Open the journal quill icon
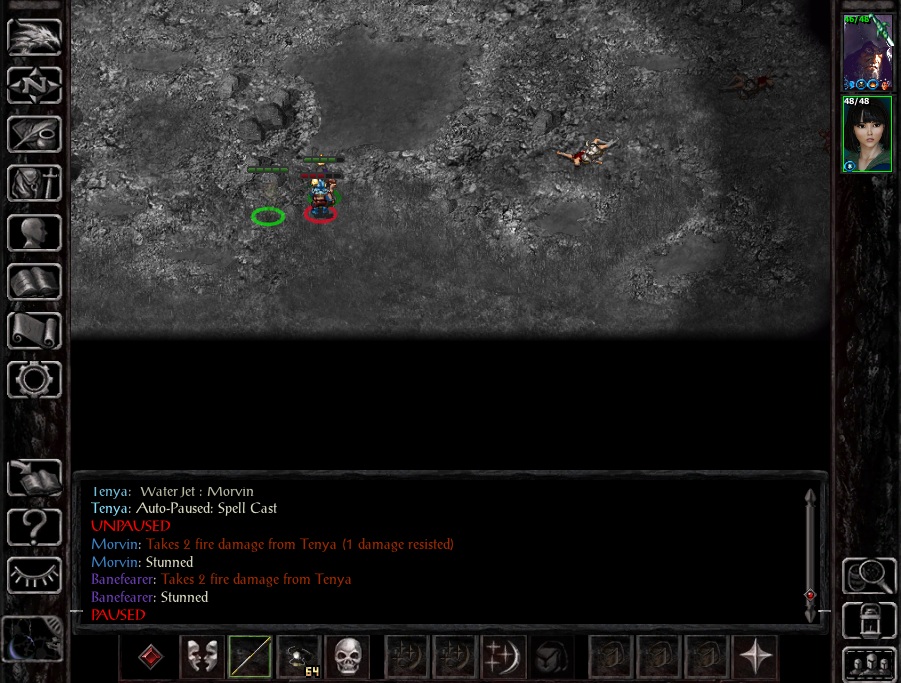The height and width of the screenshot is (683, 901). coord(35,135)
